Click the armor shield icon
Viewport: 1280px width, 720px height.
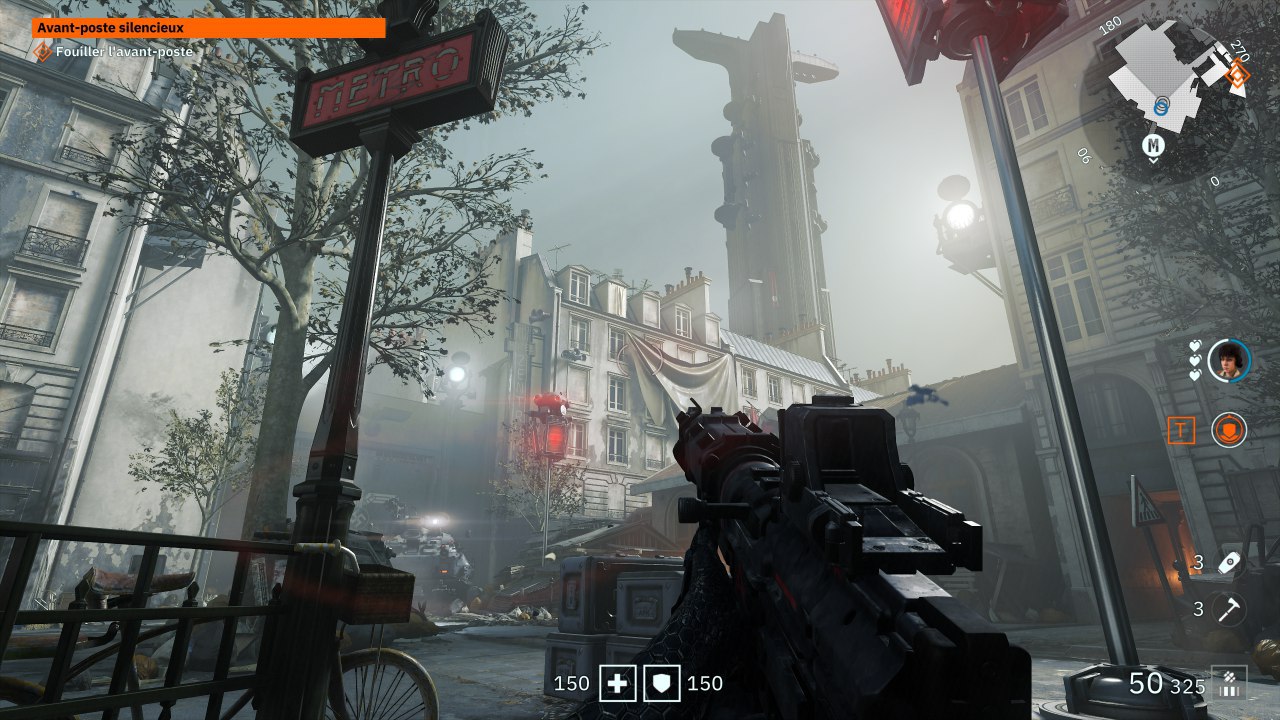(x=662, y=684)
